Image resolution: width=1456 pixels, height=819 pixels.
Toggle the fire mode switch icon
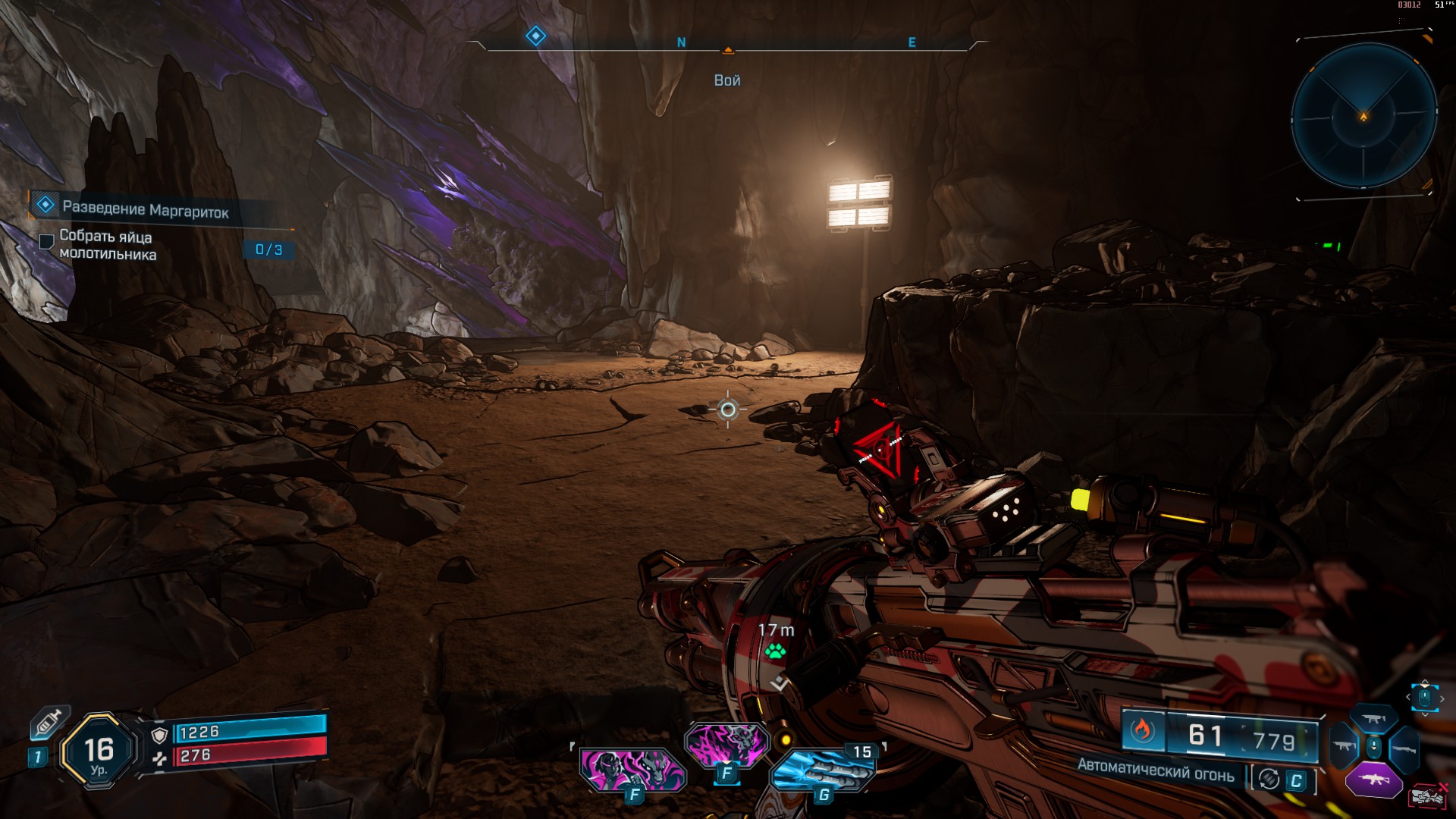coord(1269,780)
